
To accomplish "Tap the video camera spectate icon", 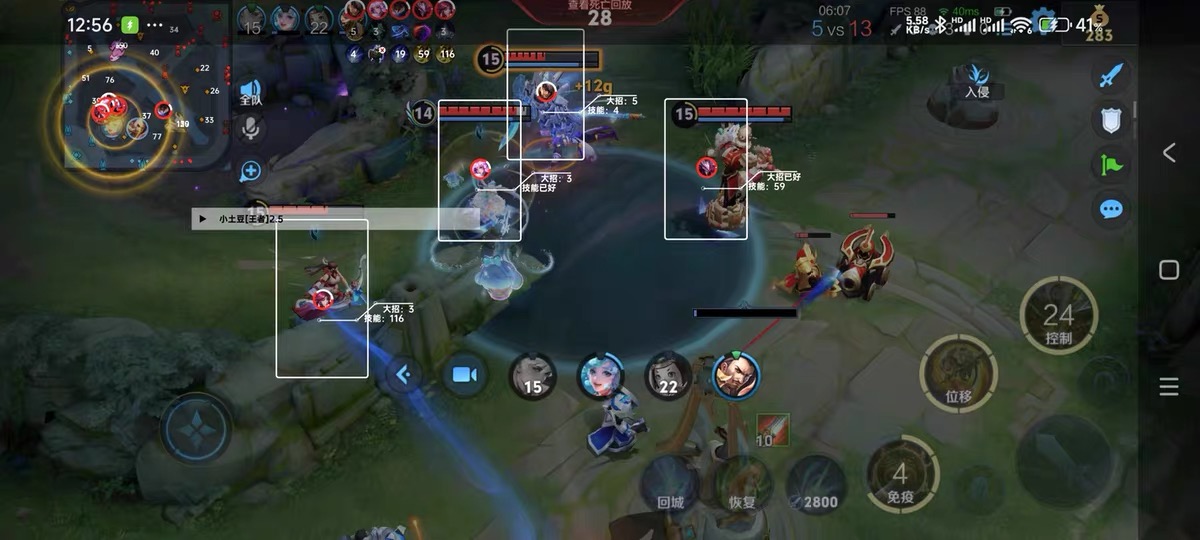I will [464, 375].
